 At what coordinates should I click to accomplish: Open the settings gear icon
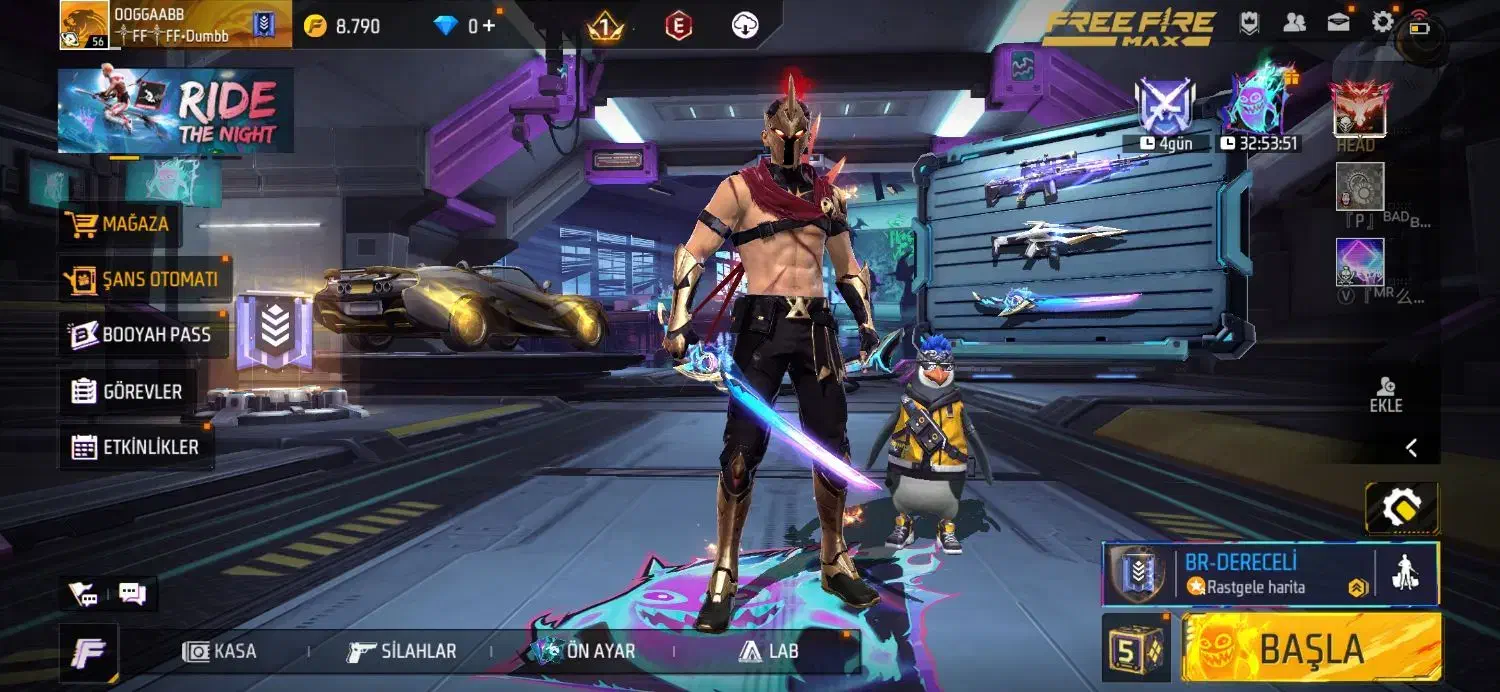[1382, 22]
